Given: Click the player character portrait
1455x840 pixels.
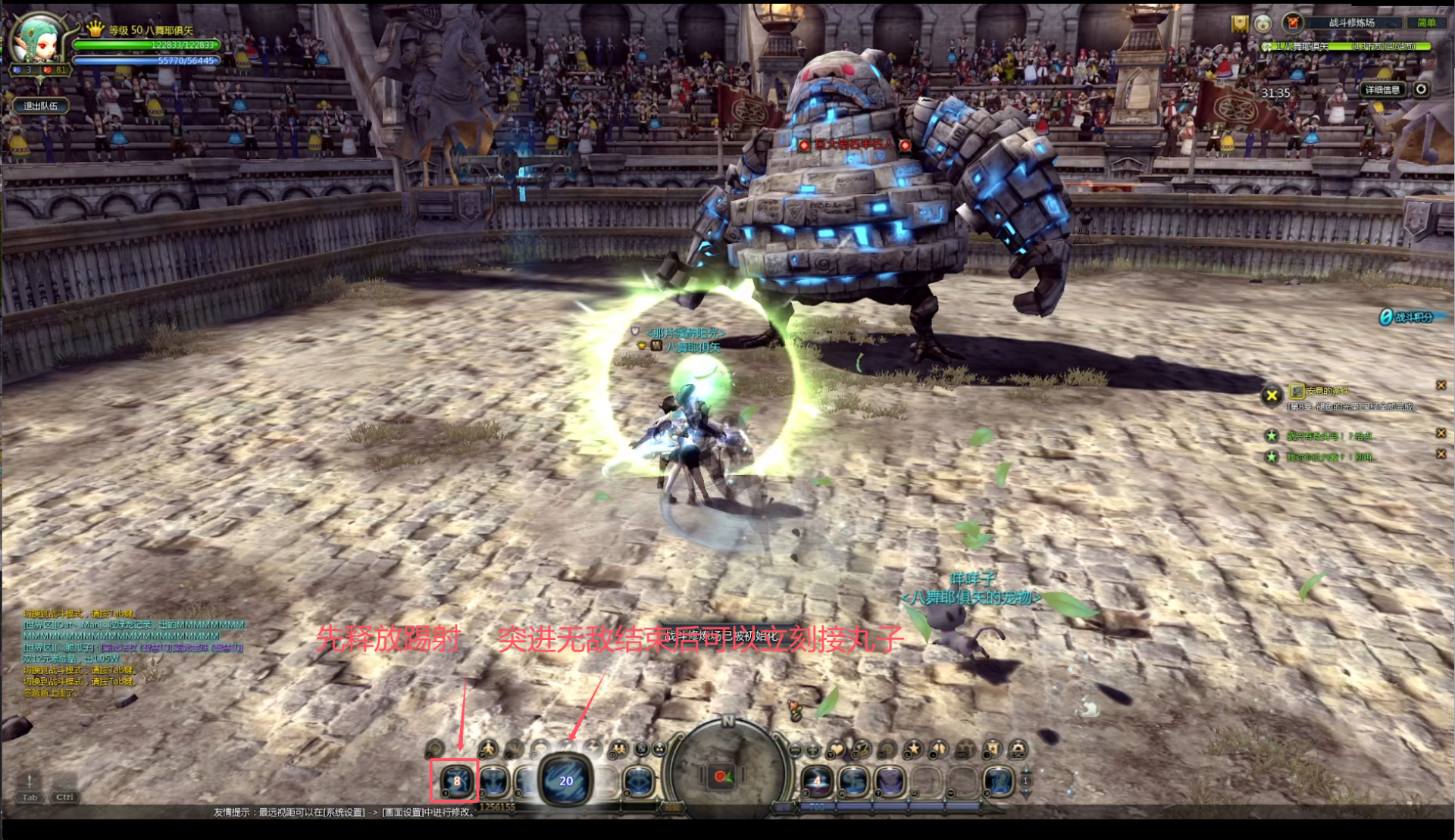Looking at the screenshot, I should 39,39.
